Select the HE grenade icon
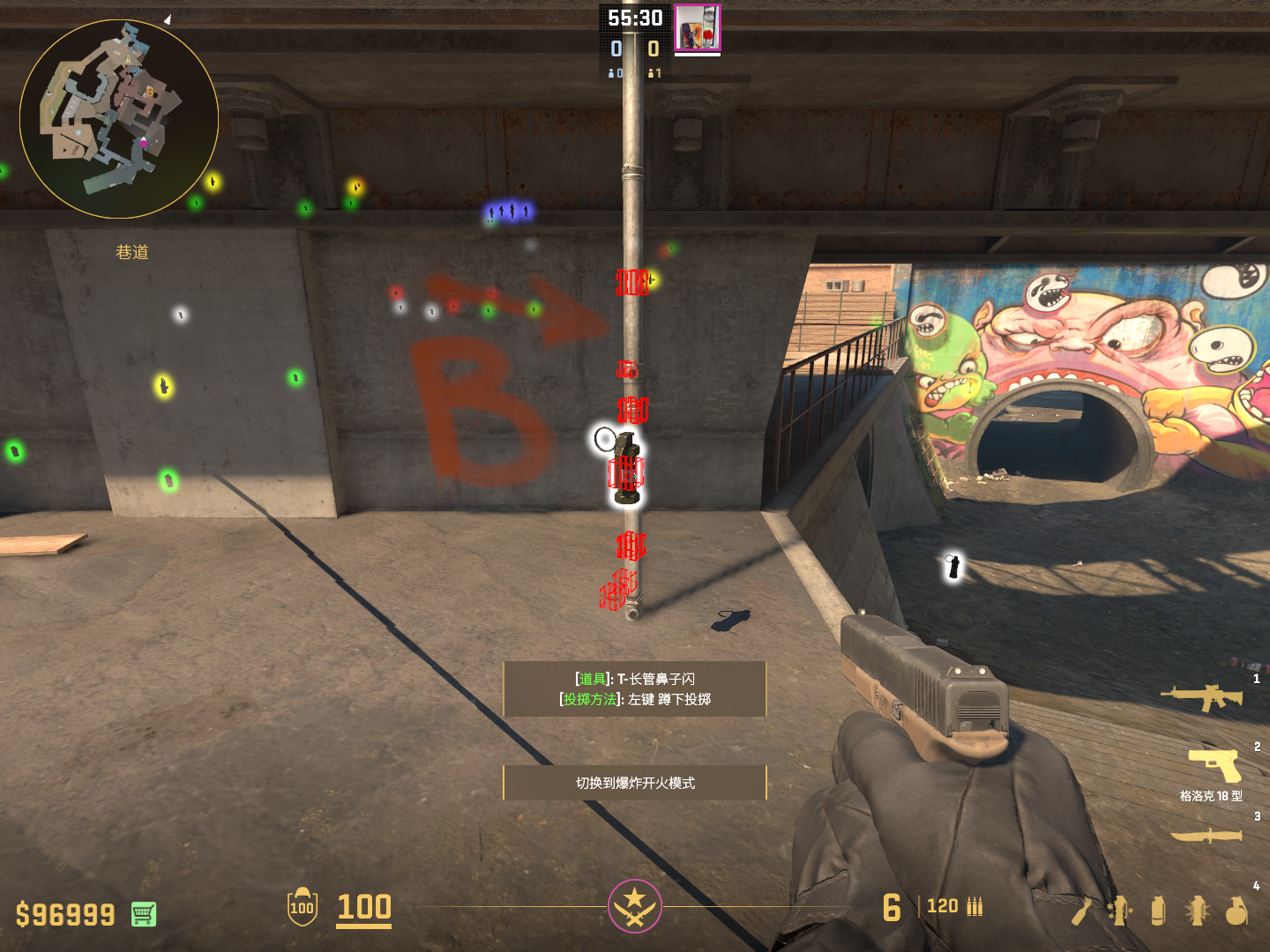The height and width of the screenshot is (952, 1270). coord(1236,911)
